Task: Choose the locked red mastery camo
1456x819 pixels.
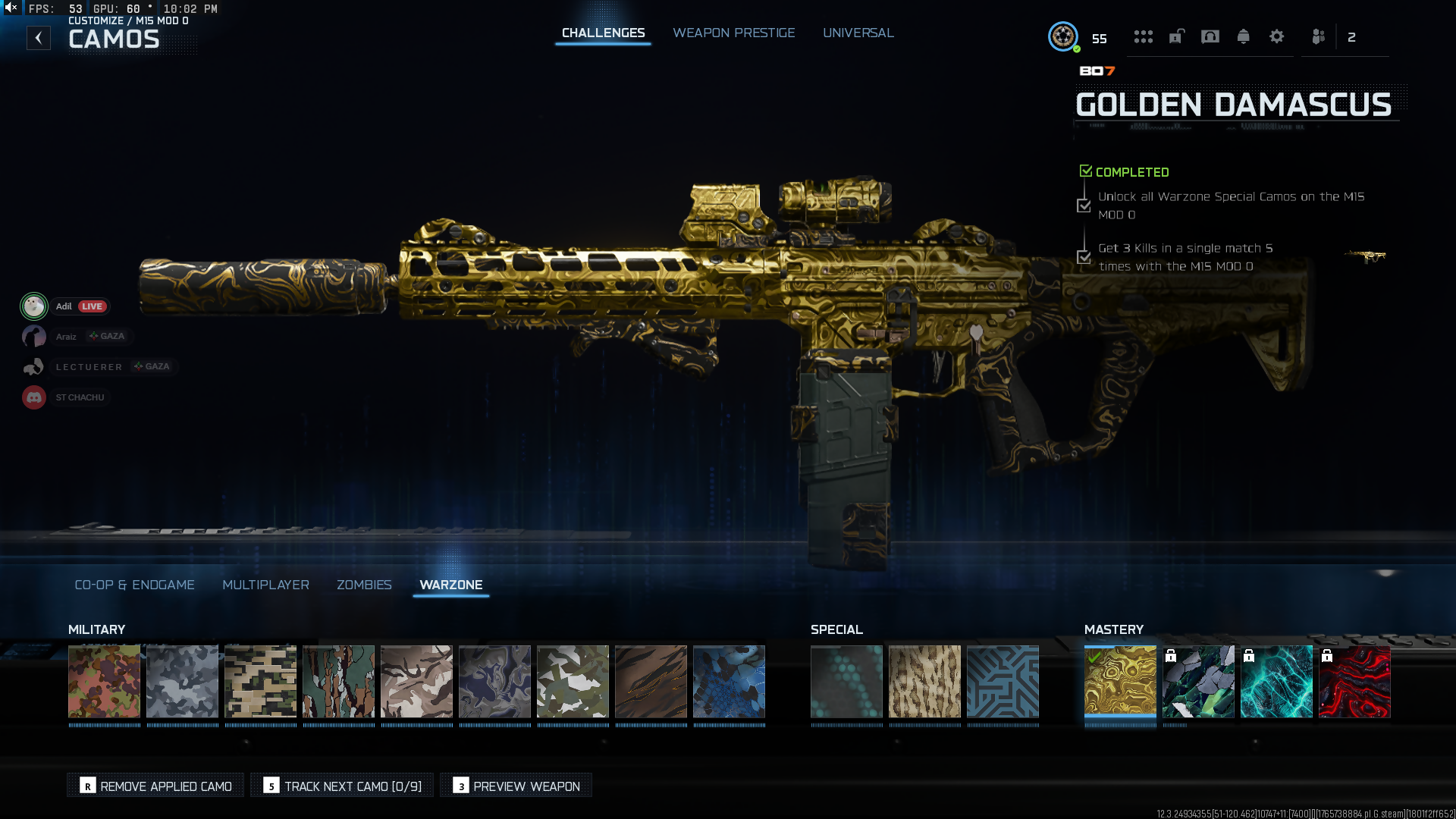Action: 1354,681
